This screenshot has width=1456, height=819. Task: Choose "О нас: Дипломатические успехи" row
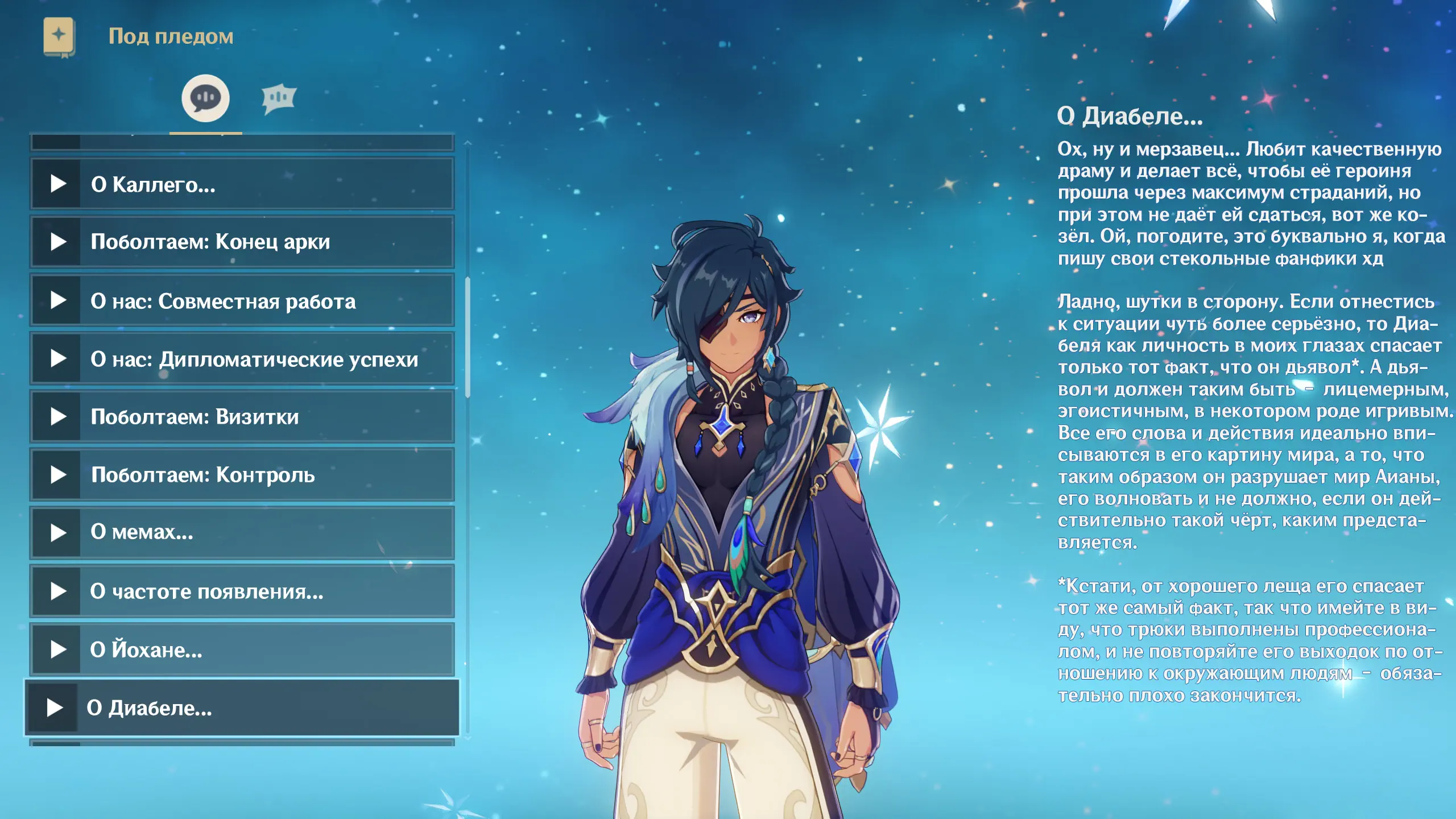[x=242, y=359]
